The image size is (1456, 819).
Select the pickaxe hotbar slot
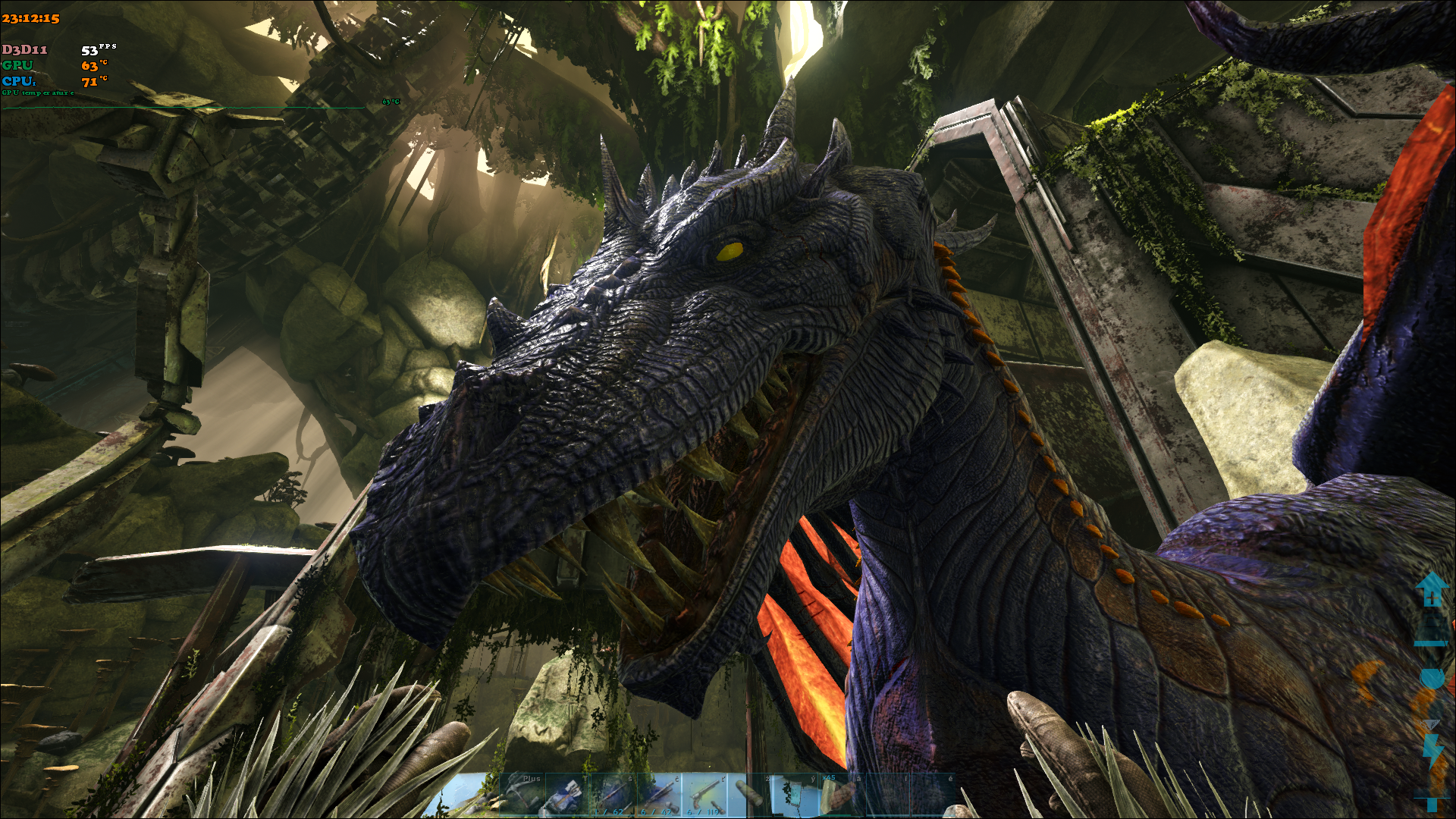point(522,795)
